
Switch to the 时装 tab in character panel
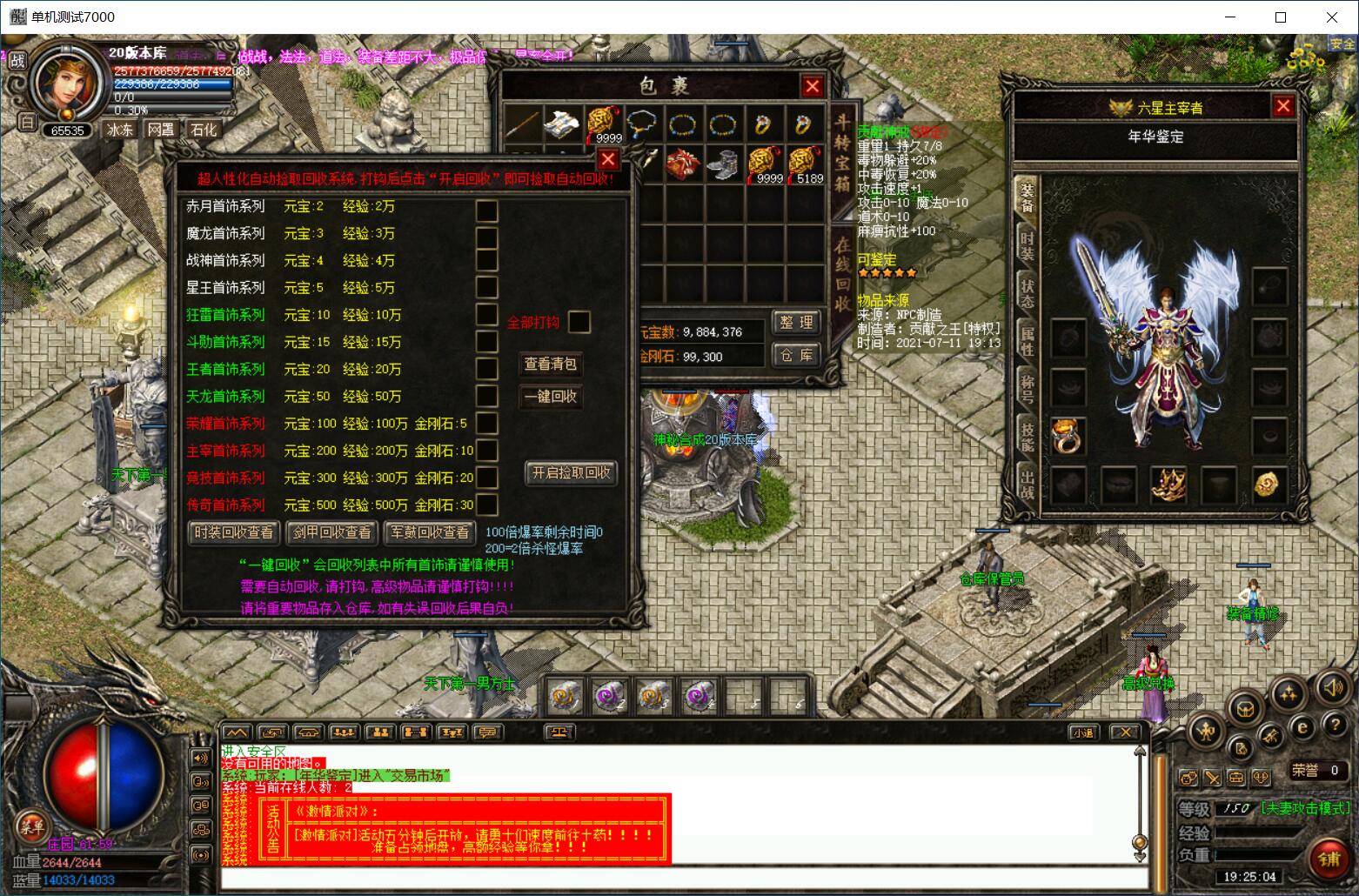click(x=1028, y=246)
